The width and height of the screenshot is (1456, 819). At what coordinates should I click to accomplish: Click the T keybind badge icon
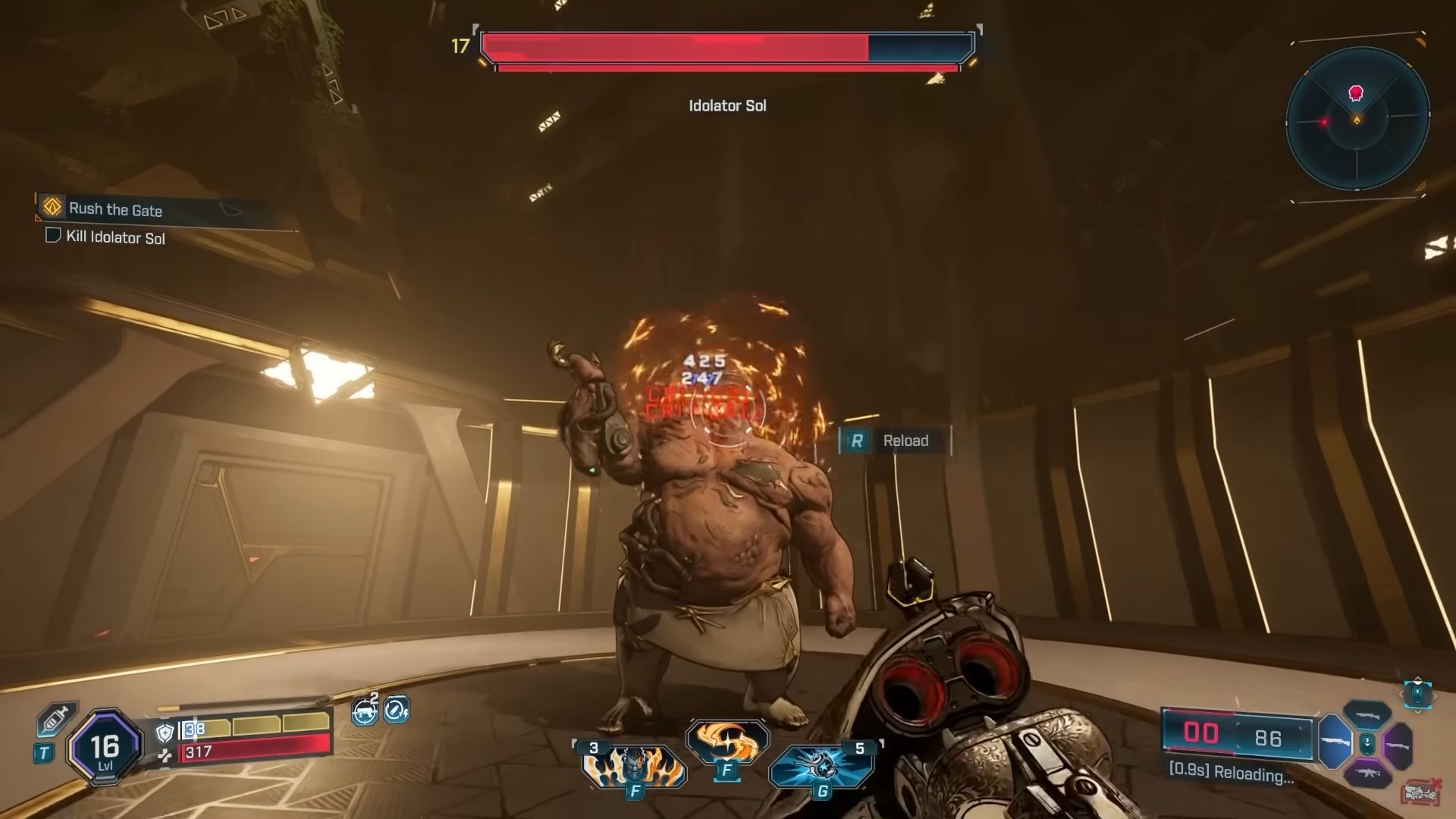(x=44, y=750)
